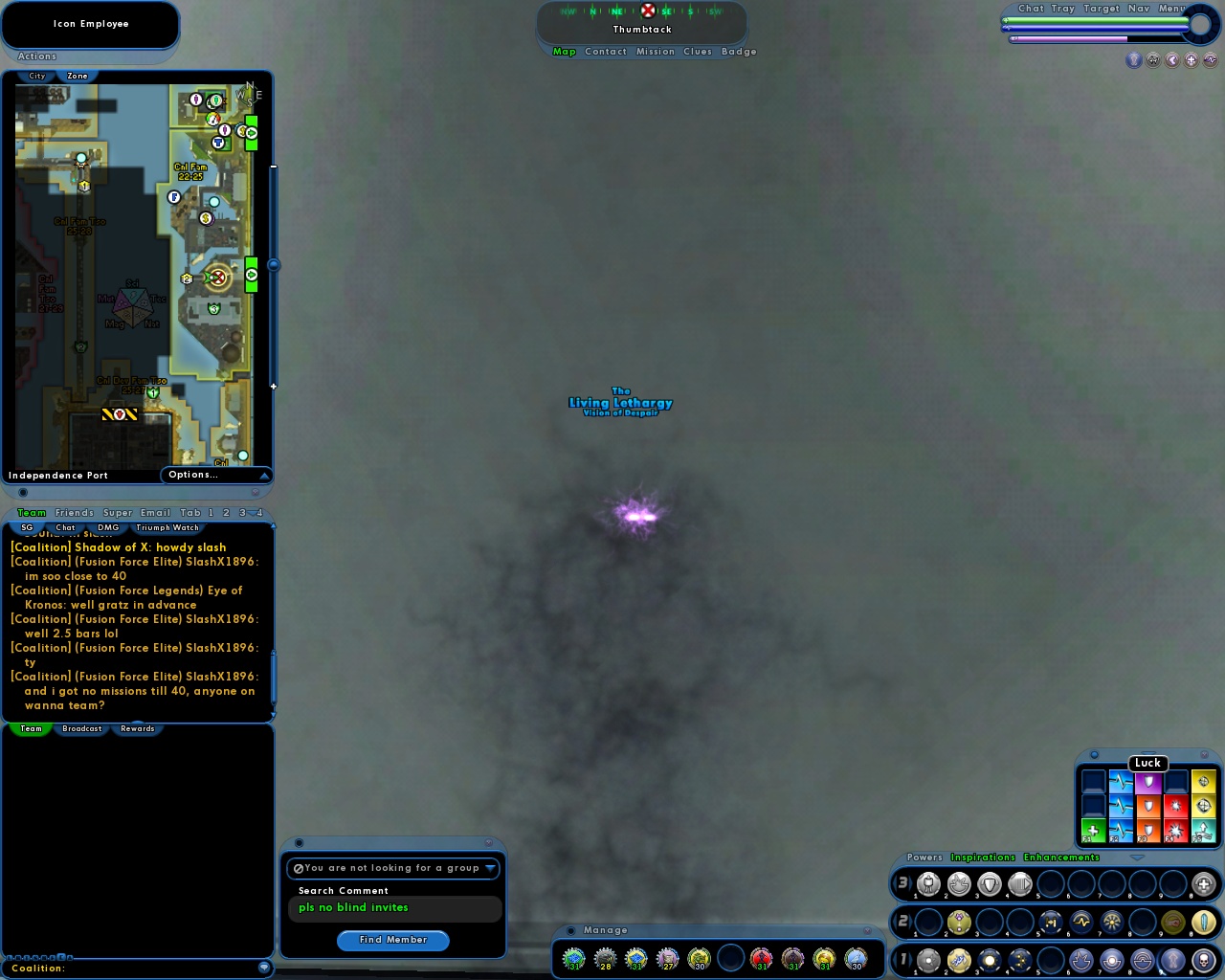
Task: Click the Thumbtack crosshair on the compass
Action: (x=648, y=11)
